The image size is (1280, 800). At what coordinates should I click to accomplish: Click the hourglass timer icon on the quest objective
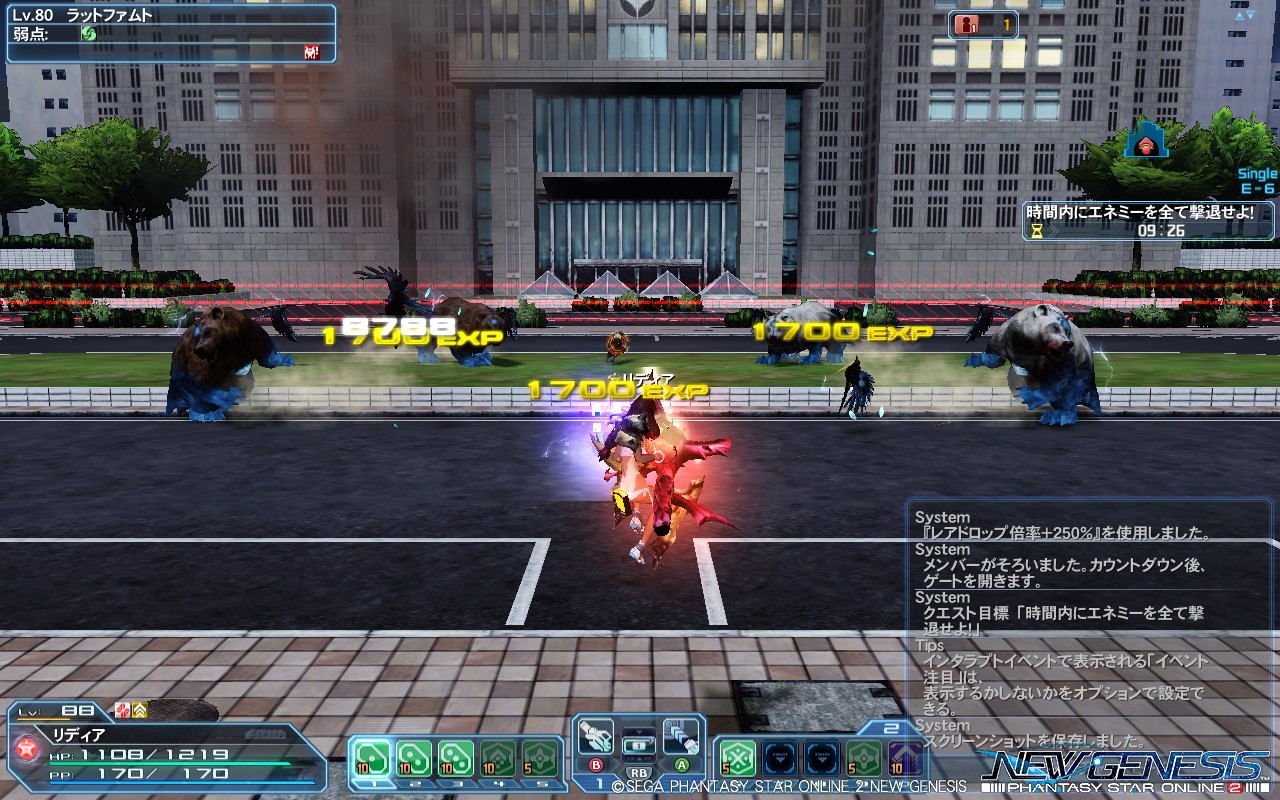1036,231
